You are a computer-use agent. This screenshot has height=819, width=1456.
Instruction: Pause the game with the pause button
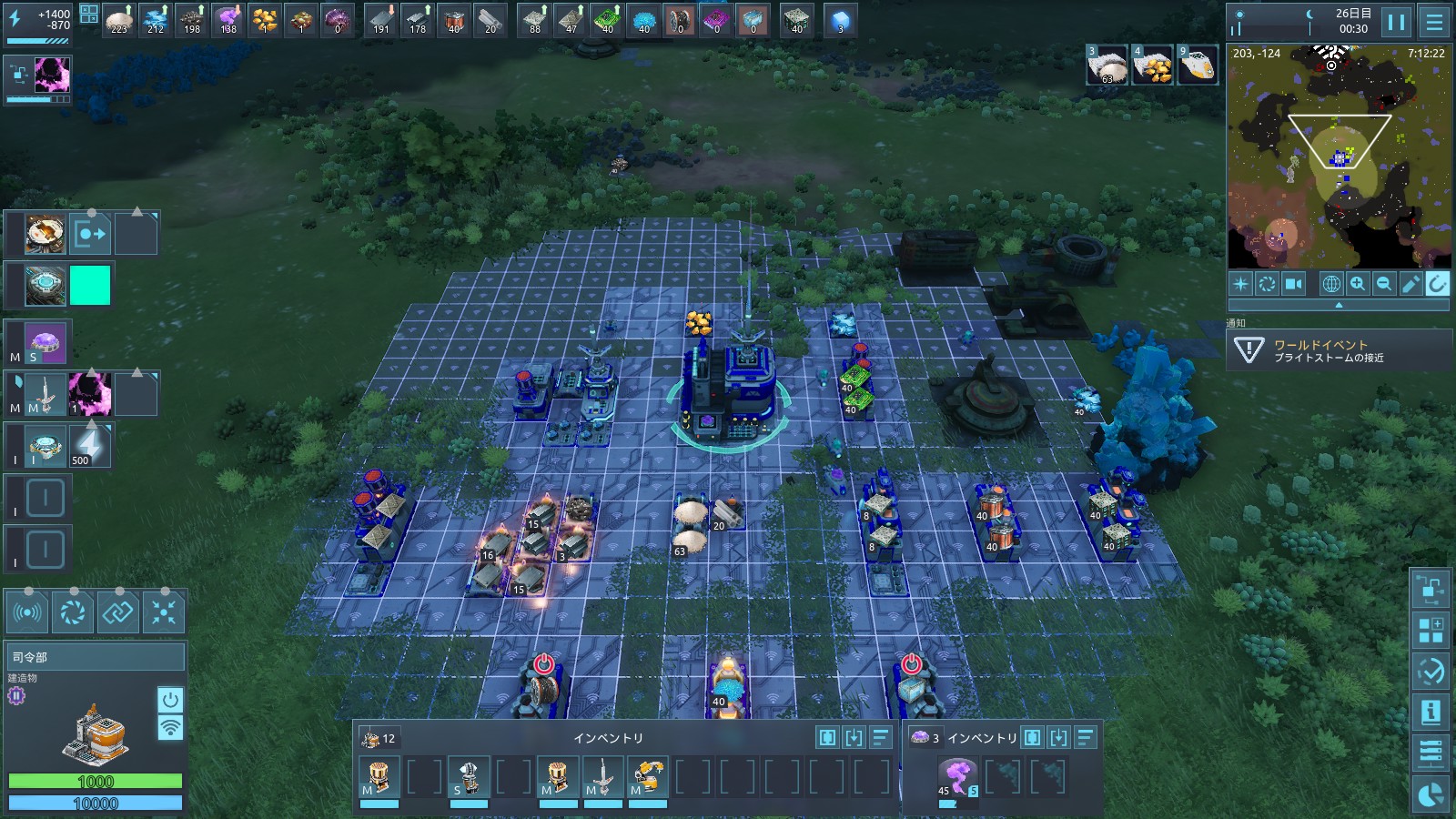1396,22
